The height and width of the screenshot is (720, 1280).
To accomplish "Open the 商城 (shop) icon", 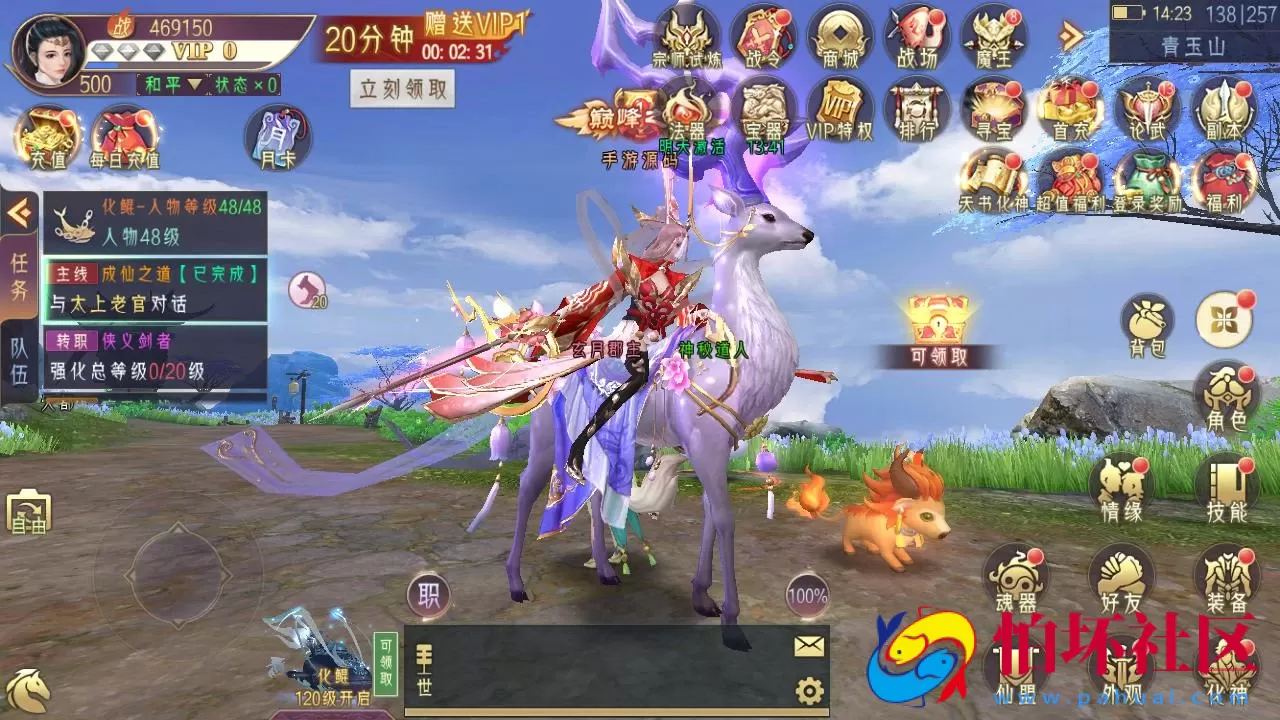I will [x=839, y=38].
